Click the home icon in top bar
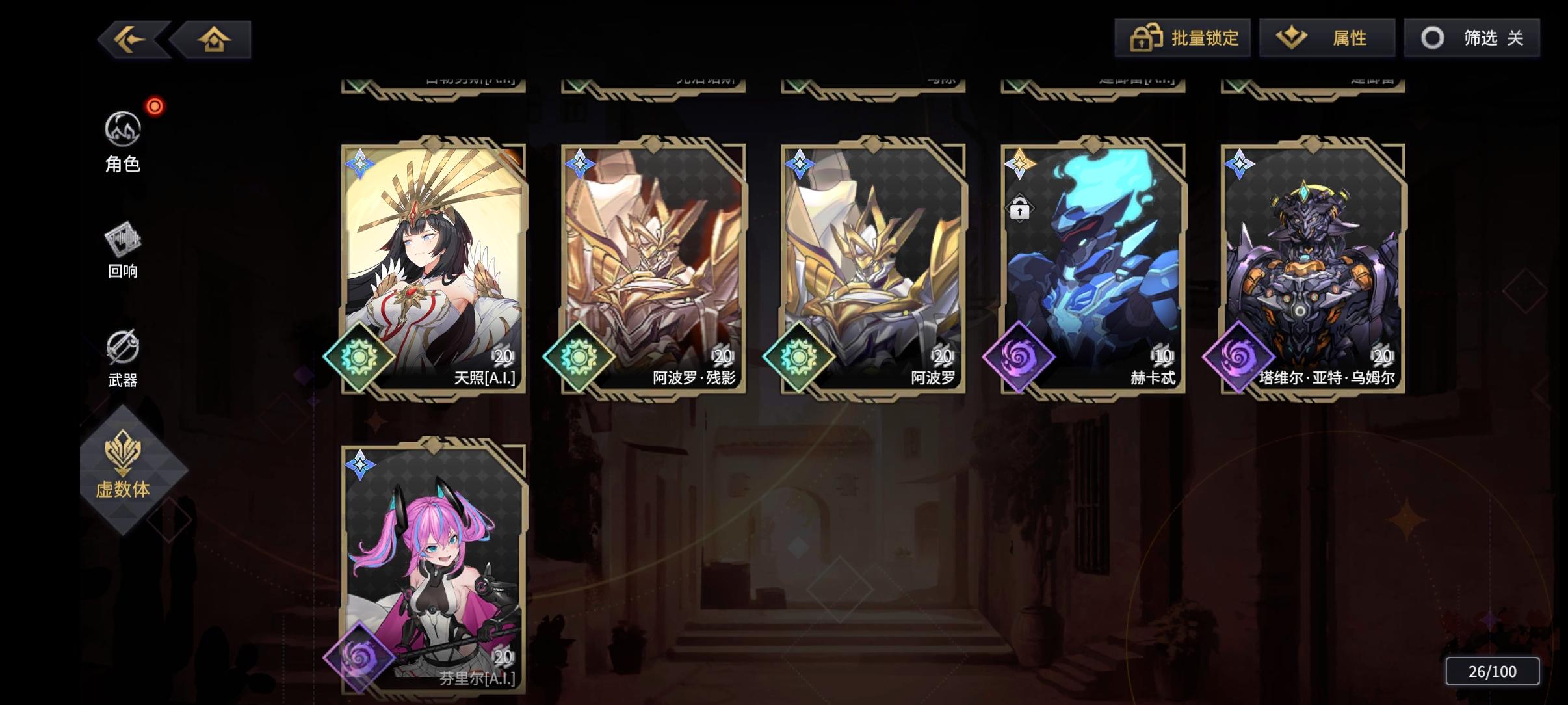The width and height of the screenshot is (1568, 705). (216, 38)
